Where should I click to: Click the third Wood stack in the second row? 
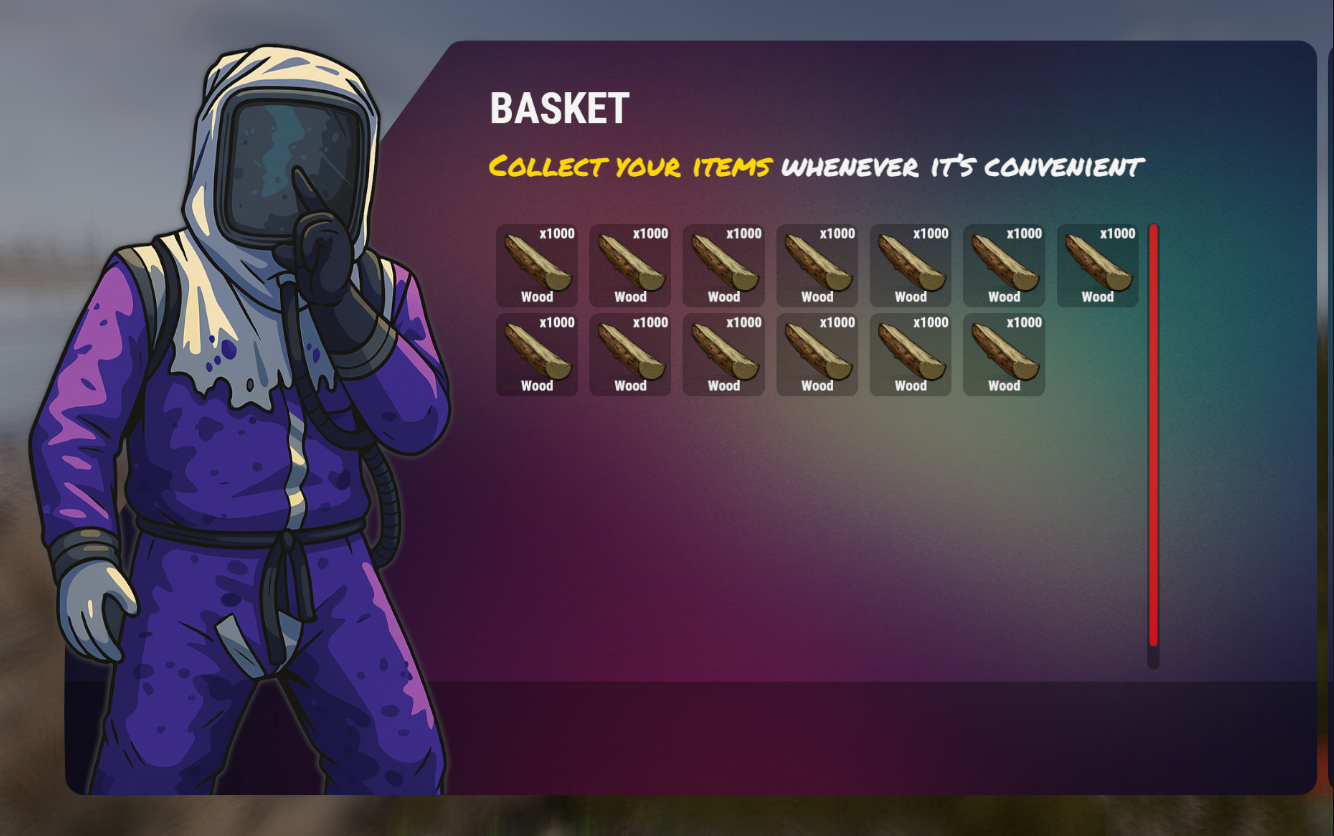click(723, 353)
